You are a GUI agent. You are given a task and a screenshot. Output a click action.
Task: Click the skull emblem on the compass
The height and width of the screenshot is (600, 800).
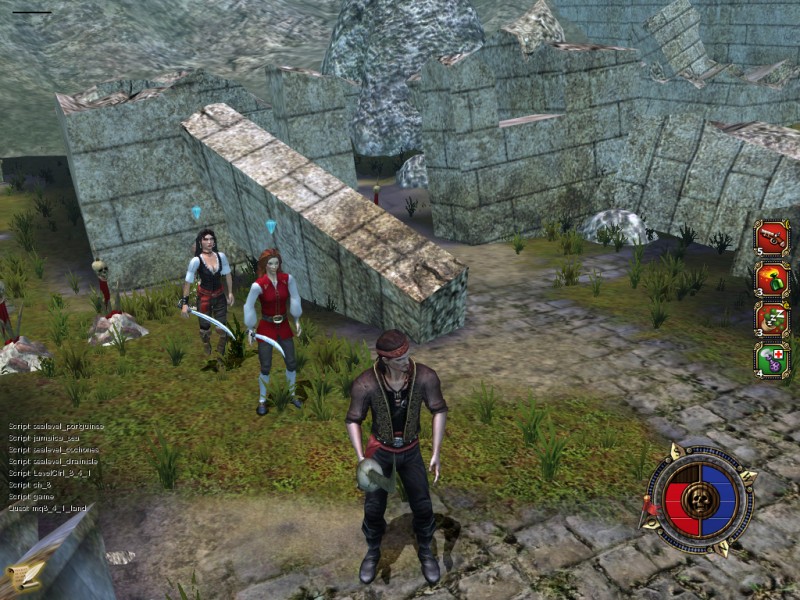pos(700,498)
